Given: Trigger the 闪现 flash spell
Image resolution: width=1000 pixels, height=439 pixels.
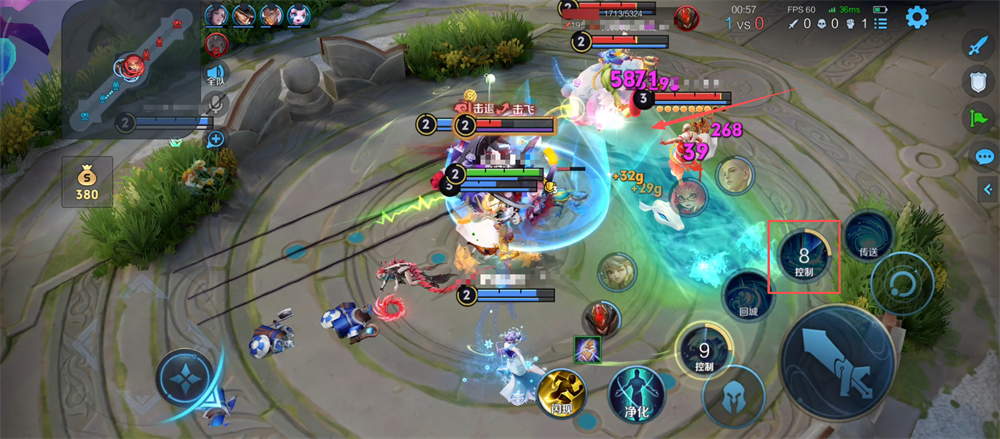Looking at the screenshot, I should (x=561, y=393).
